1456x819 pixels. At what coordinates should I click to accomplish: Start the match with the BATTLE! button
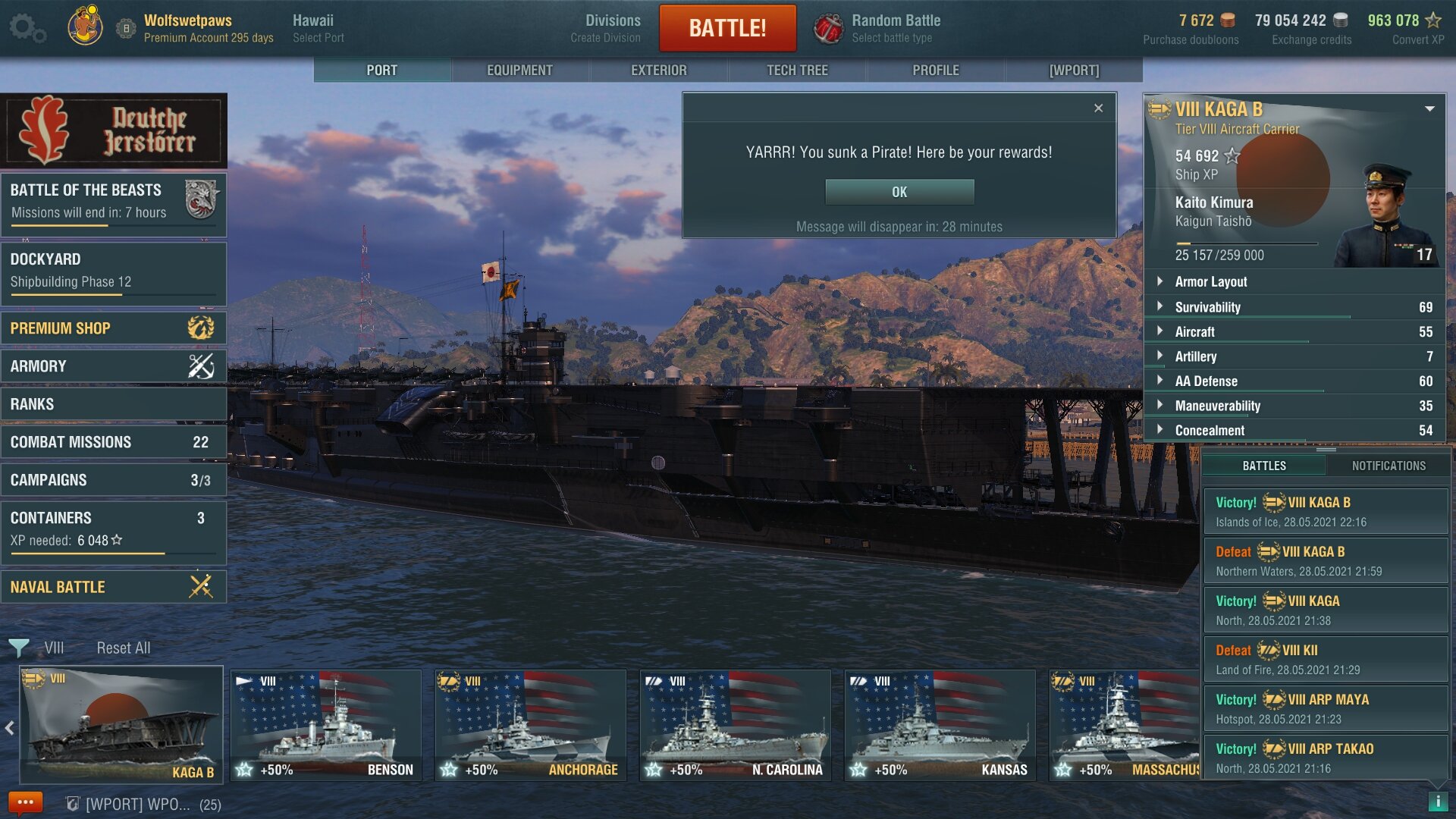point(727,28)
